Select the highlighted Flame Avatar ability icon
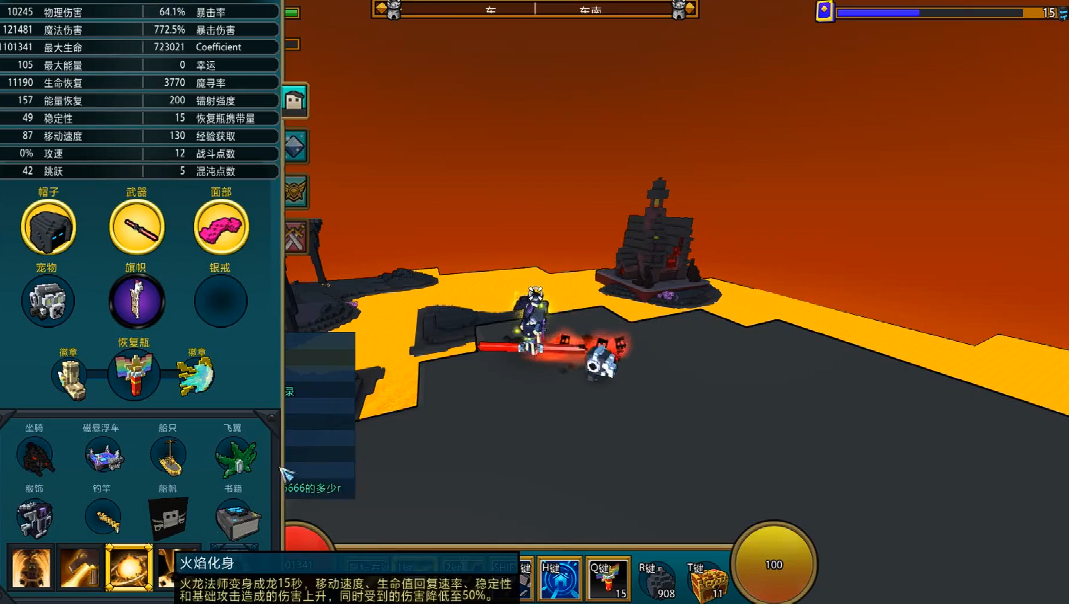Screen dimensions: 1069x604 128,567
